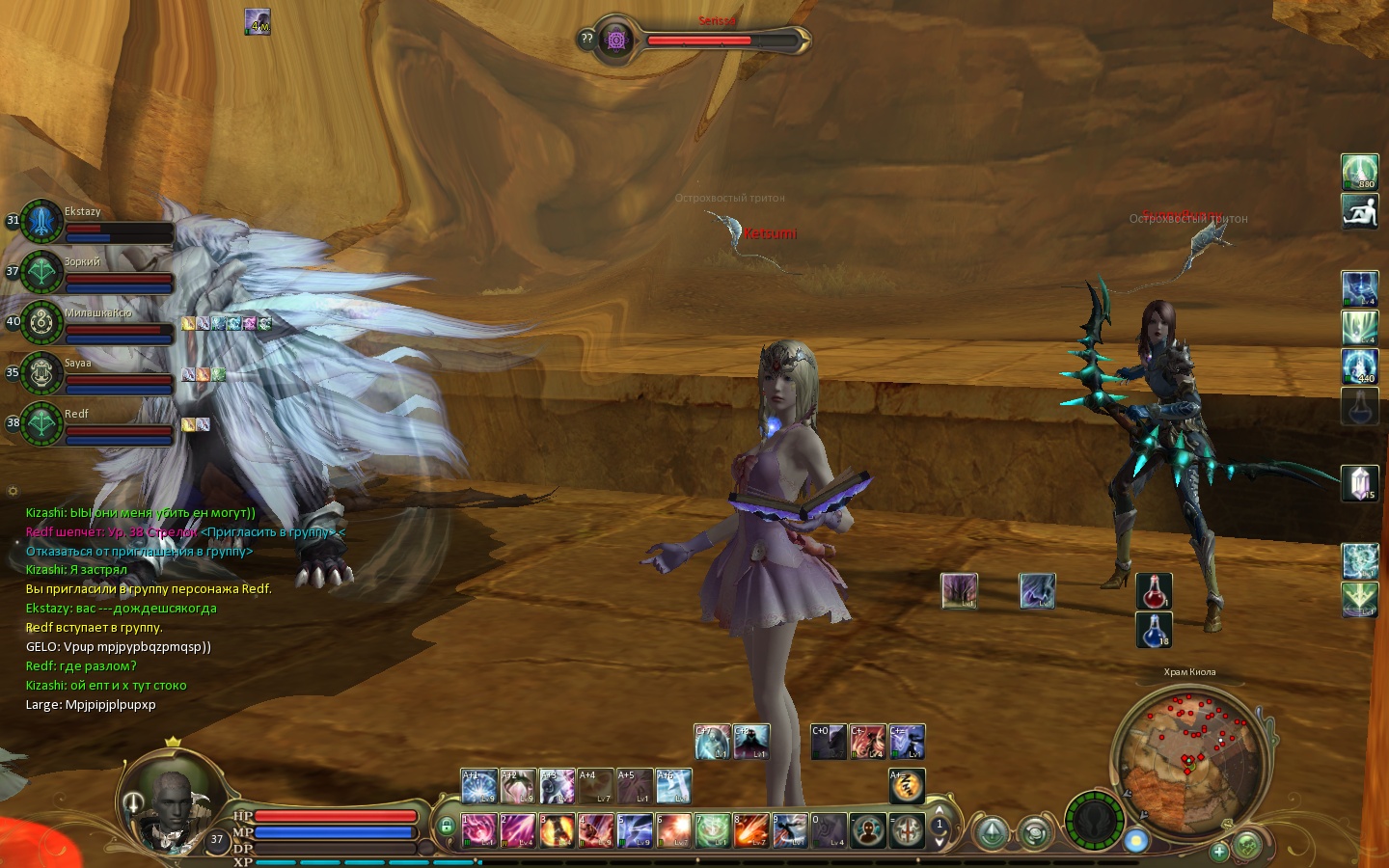Activate the skill in hotbar slot 1
The width and height of the screenshot is (1389, 868).
click(478, 829)
